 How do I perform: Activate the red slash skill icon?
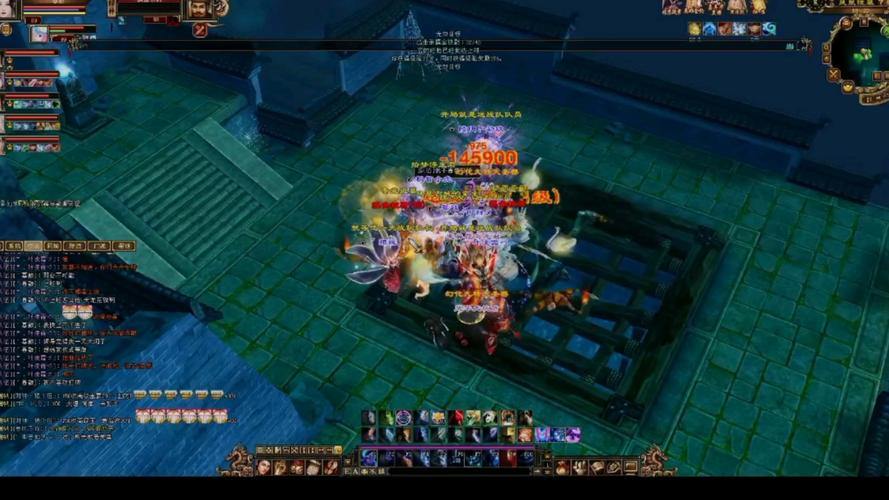457,417
